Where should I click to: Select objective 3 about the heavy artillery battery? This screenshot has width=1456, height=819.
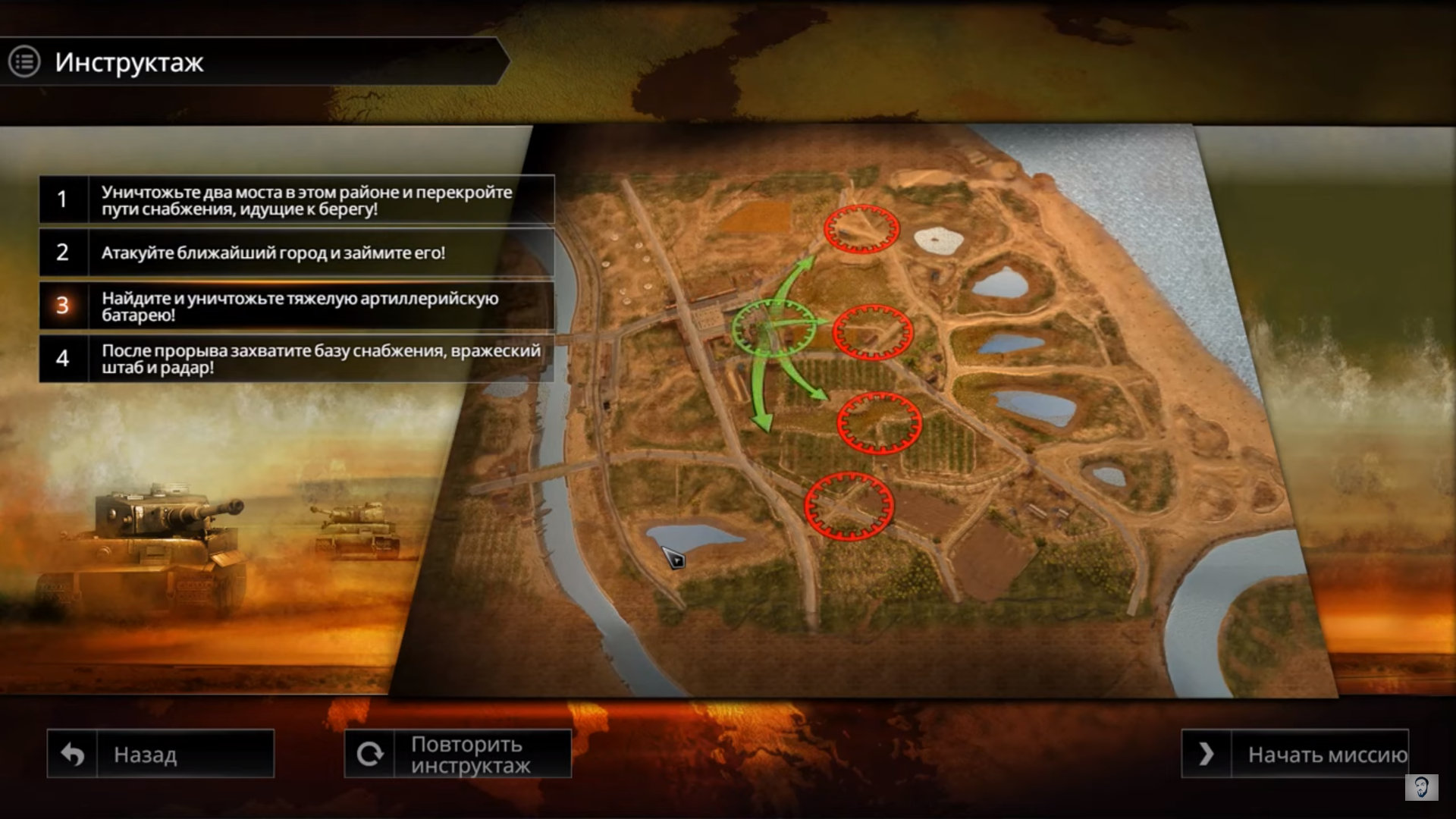pyautogui.click(x=297, y=306)
